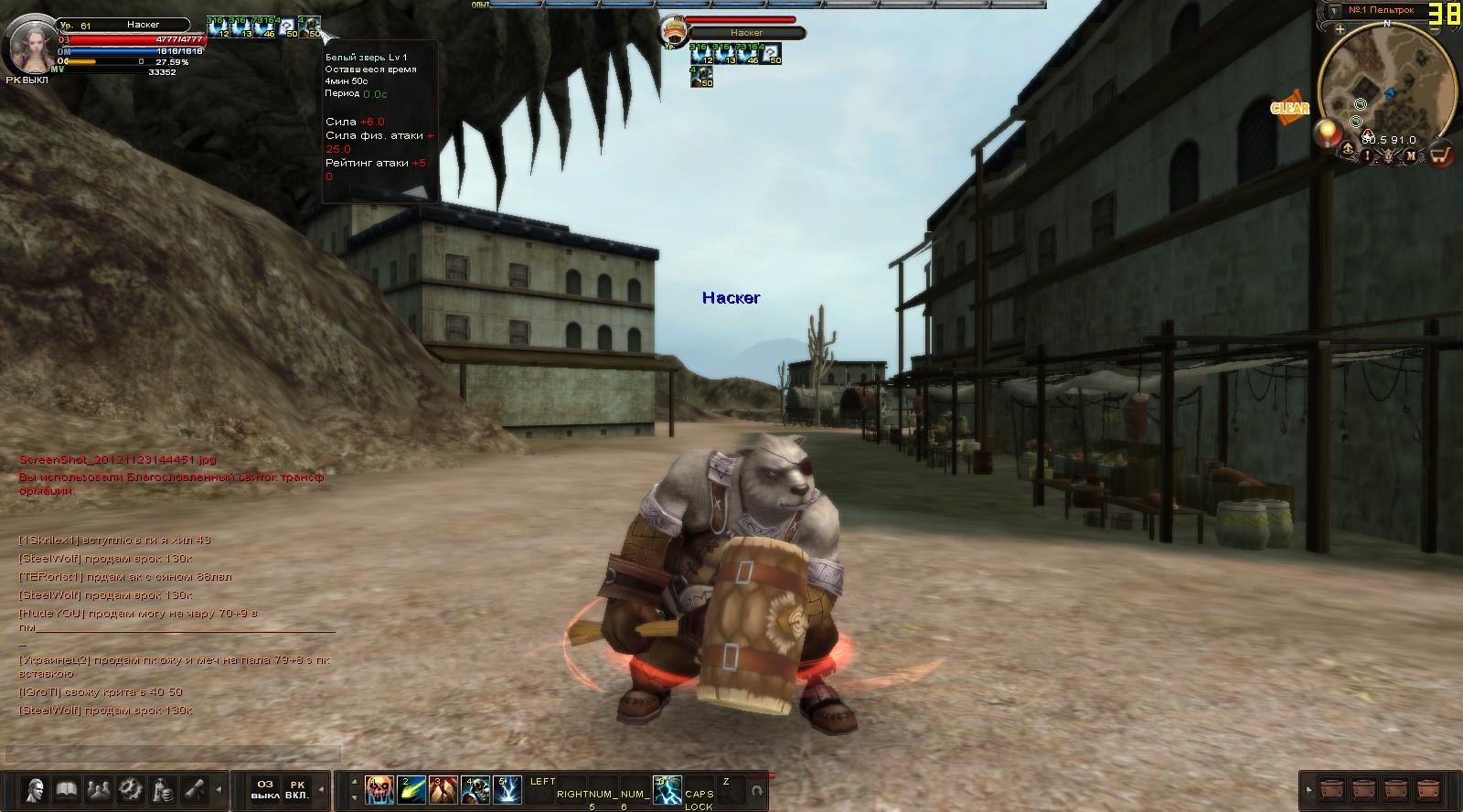This screenshot has width=1463, height=812.
Task: Click the orange CLEAR scroll icon
Action: coord(1289,108)
